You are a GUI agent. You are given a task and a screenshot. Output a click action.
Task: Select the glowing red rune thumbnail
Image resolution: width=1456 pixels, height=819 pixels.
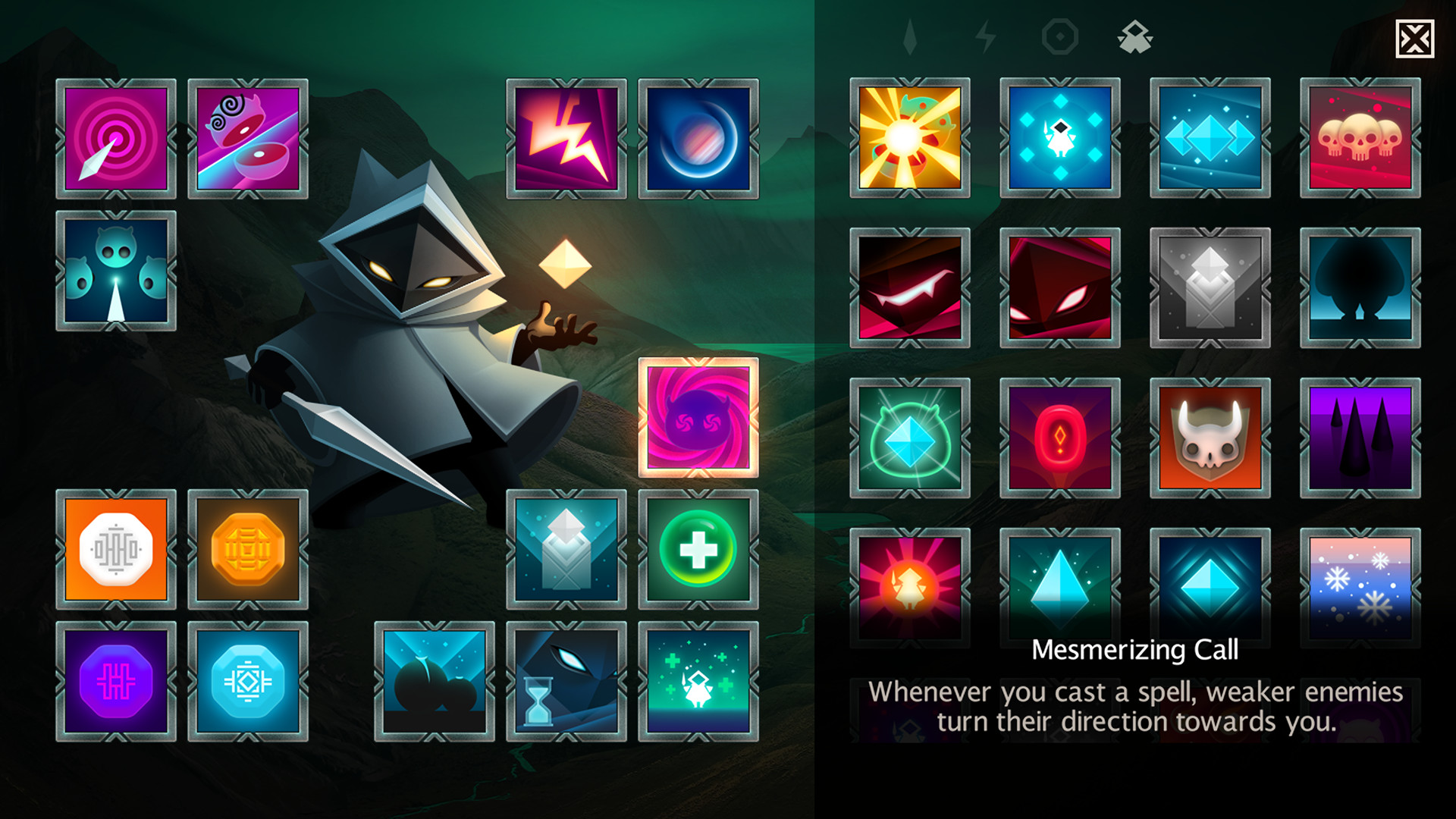pyautogui.click(x=1059, y=439)
